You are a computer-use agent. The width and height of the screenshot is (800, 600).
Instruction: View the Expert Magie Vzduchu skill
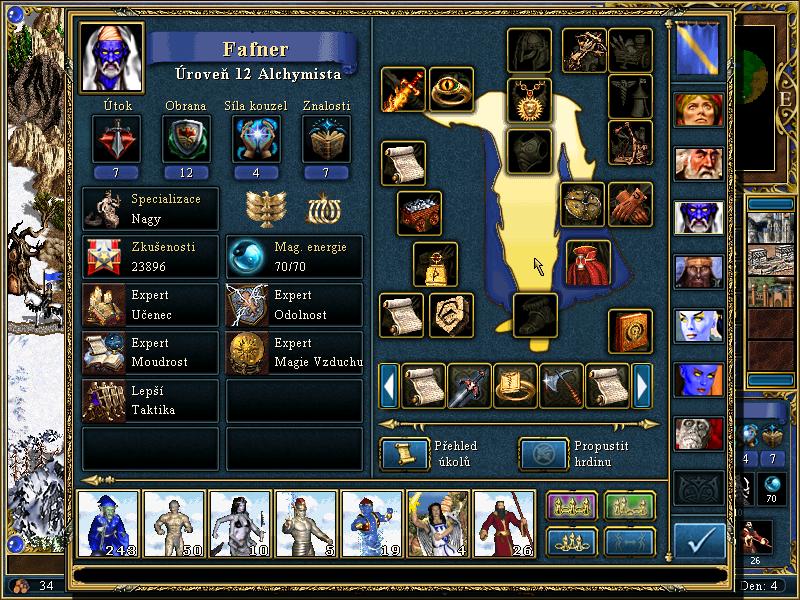(x=294, y=354)
